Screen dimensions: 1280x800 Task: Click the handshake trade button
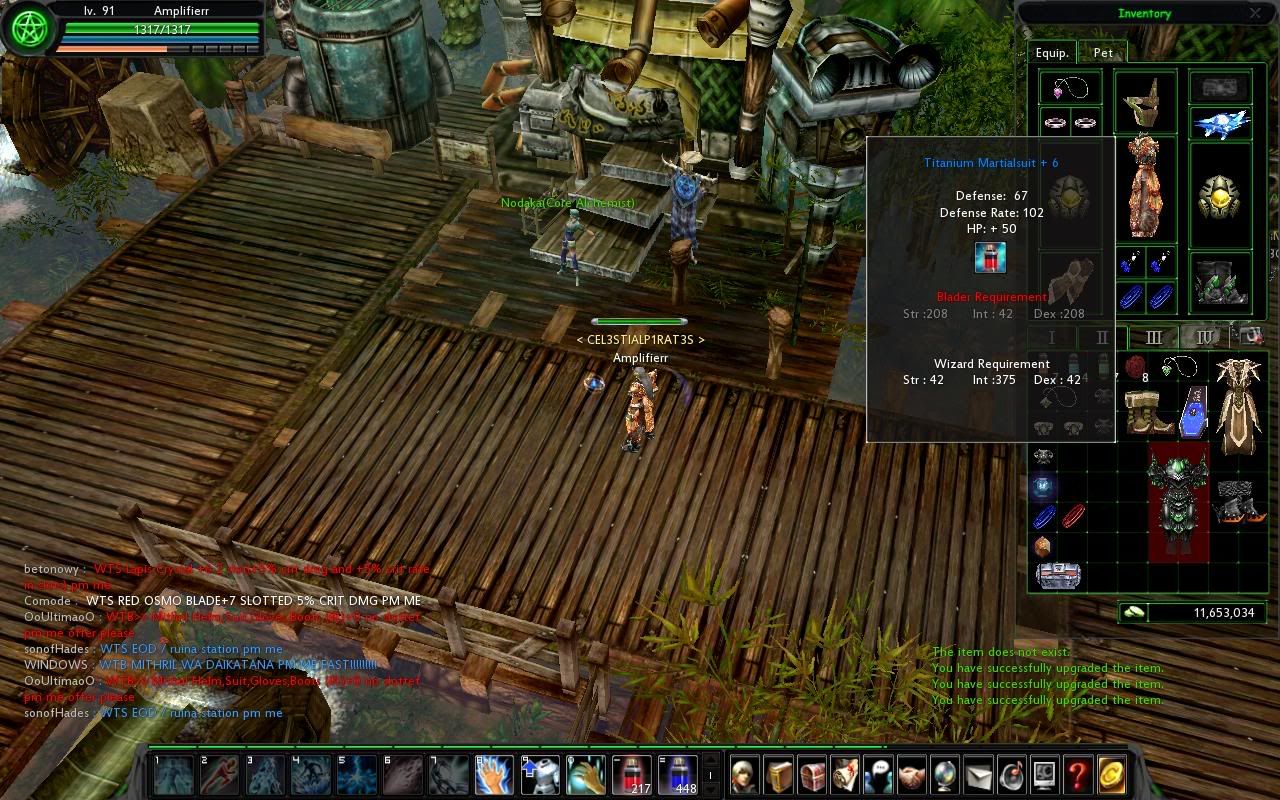click(x=911, y=775)
